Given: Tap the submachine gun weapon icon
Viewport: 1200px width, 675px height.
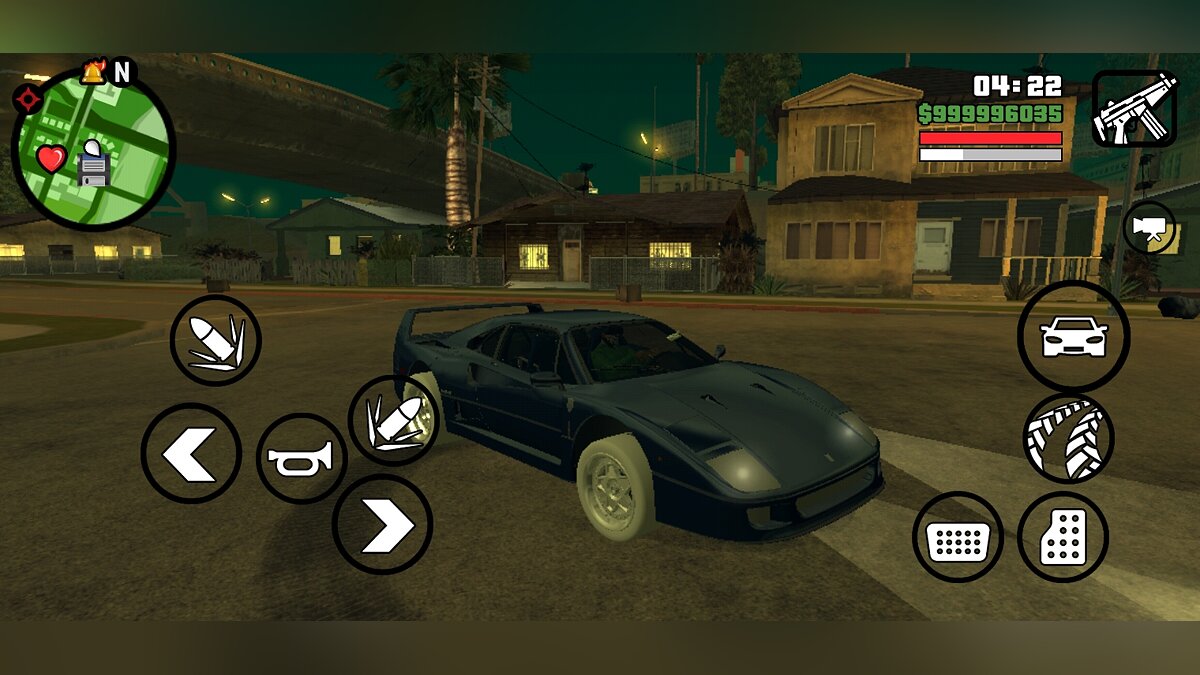Looking at the screenshot, I should (1134, 109).
